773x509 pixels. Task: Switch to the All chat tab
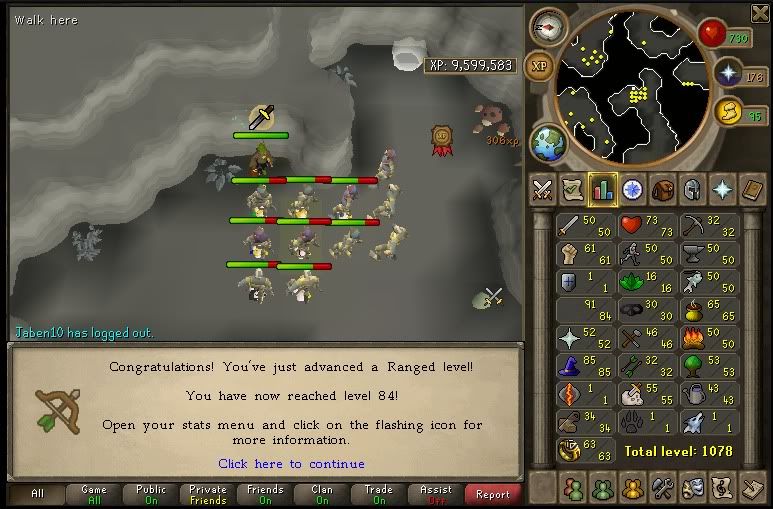(x=37, y=494)
